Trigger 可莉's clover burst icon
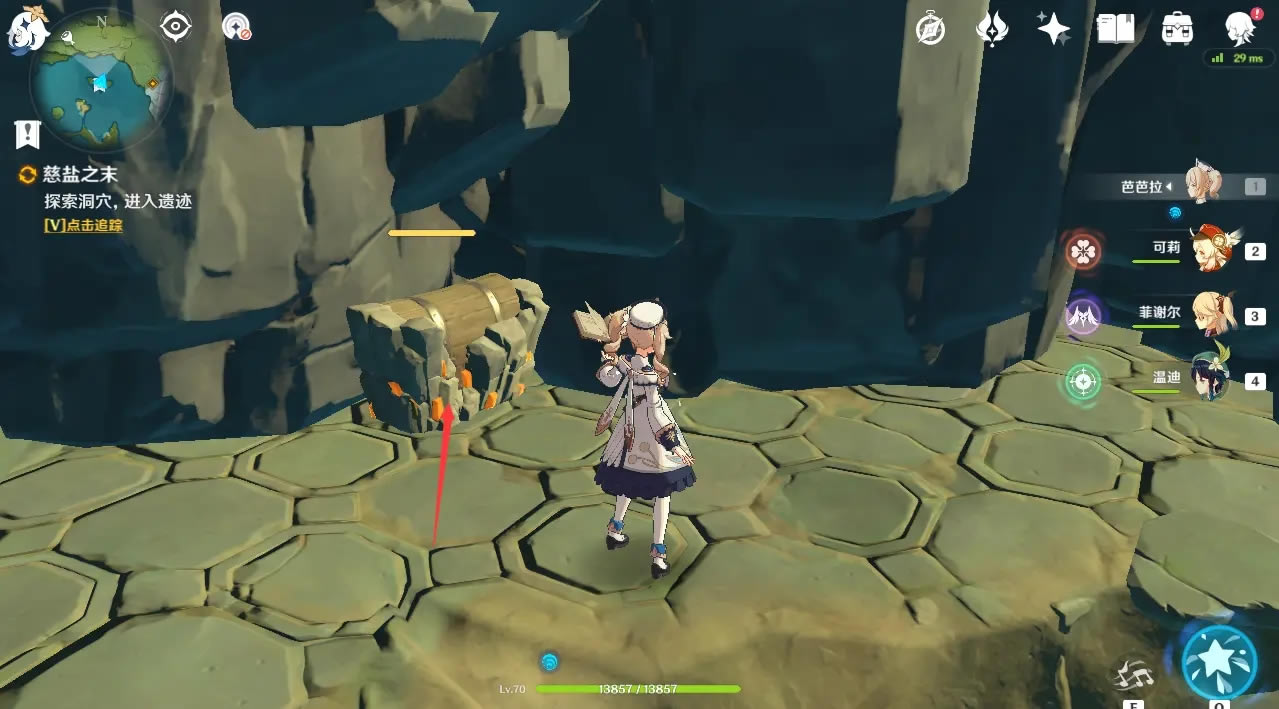This screenshot has width=1279, height=709. point(1083,251)
